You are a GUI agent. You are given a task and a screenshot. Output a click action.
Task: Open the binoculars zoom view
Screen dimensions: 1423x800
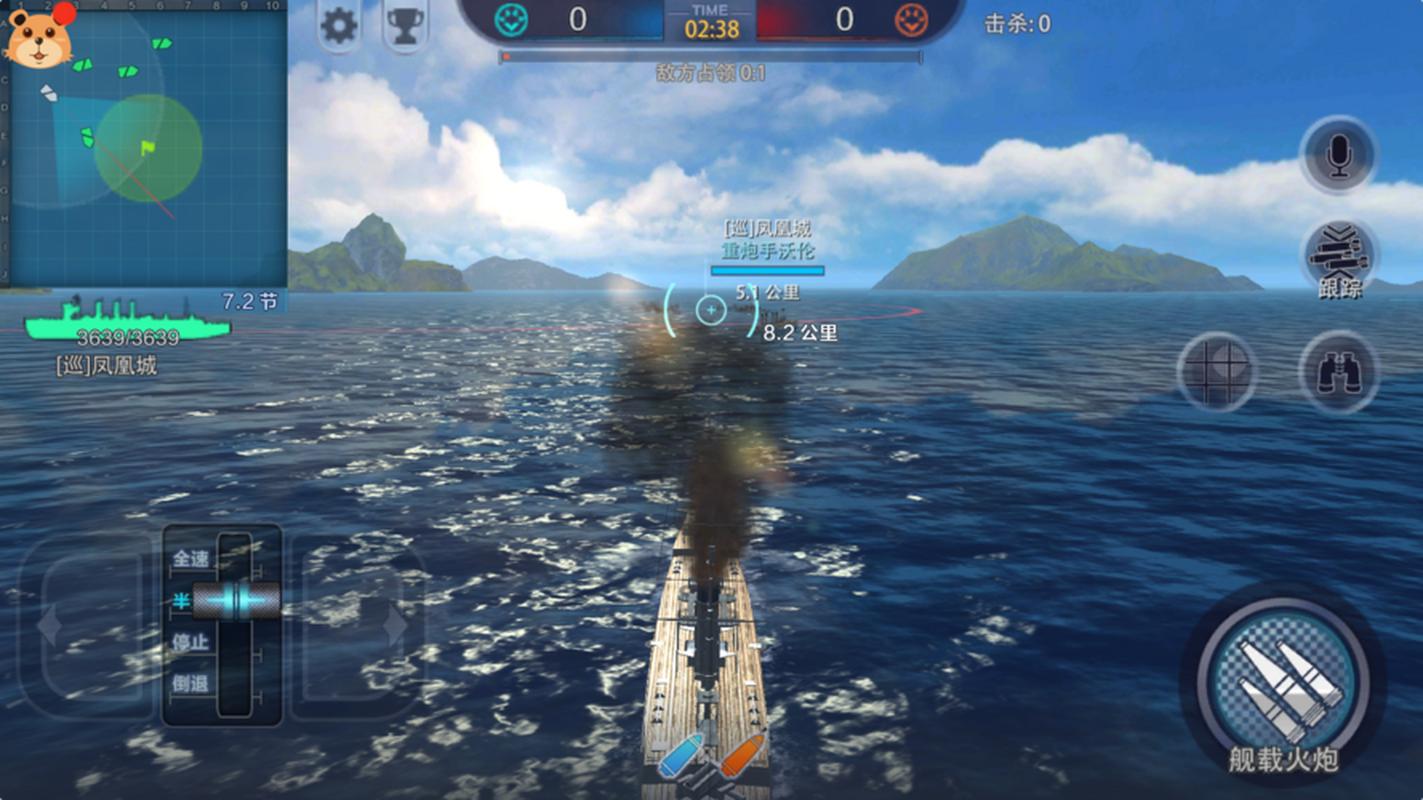[x=1338, y=371]
